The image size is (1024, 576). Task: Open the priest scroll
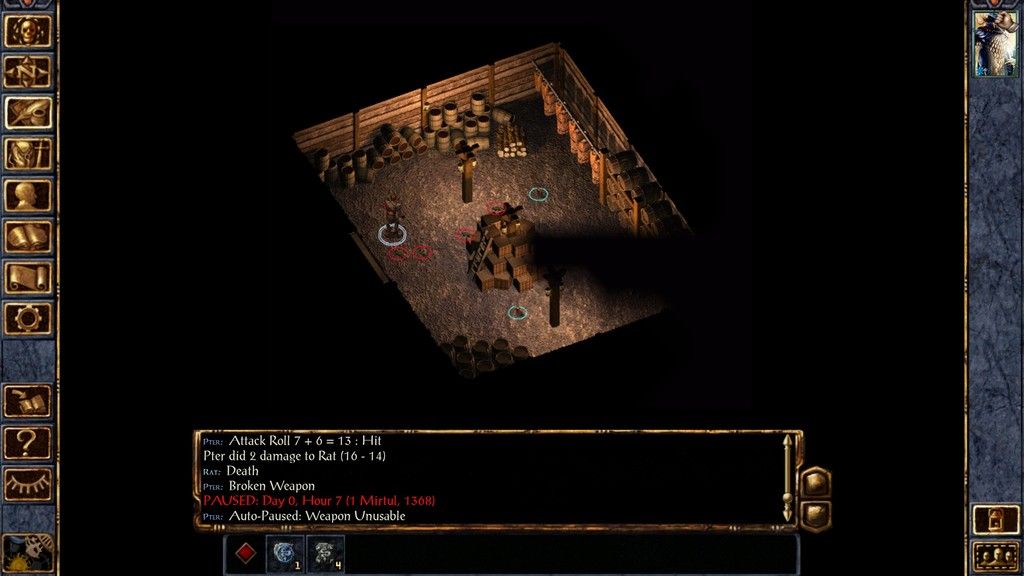[x=28, y=278]
